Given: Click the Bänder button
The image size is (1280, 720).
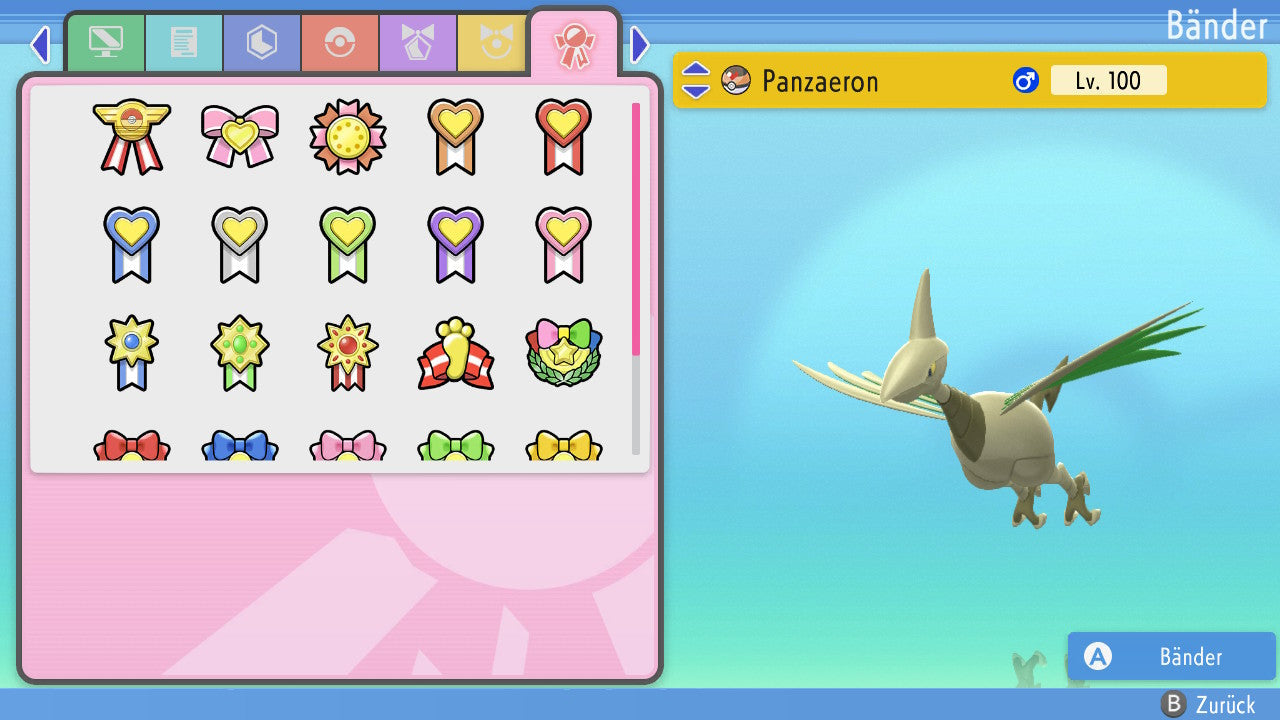Looking at the screenshot, I should click(x=1171, y=657).
